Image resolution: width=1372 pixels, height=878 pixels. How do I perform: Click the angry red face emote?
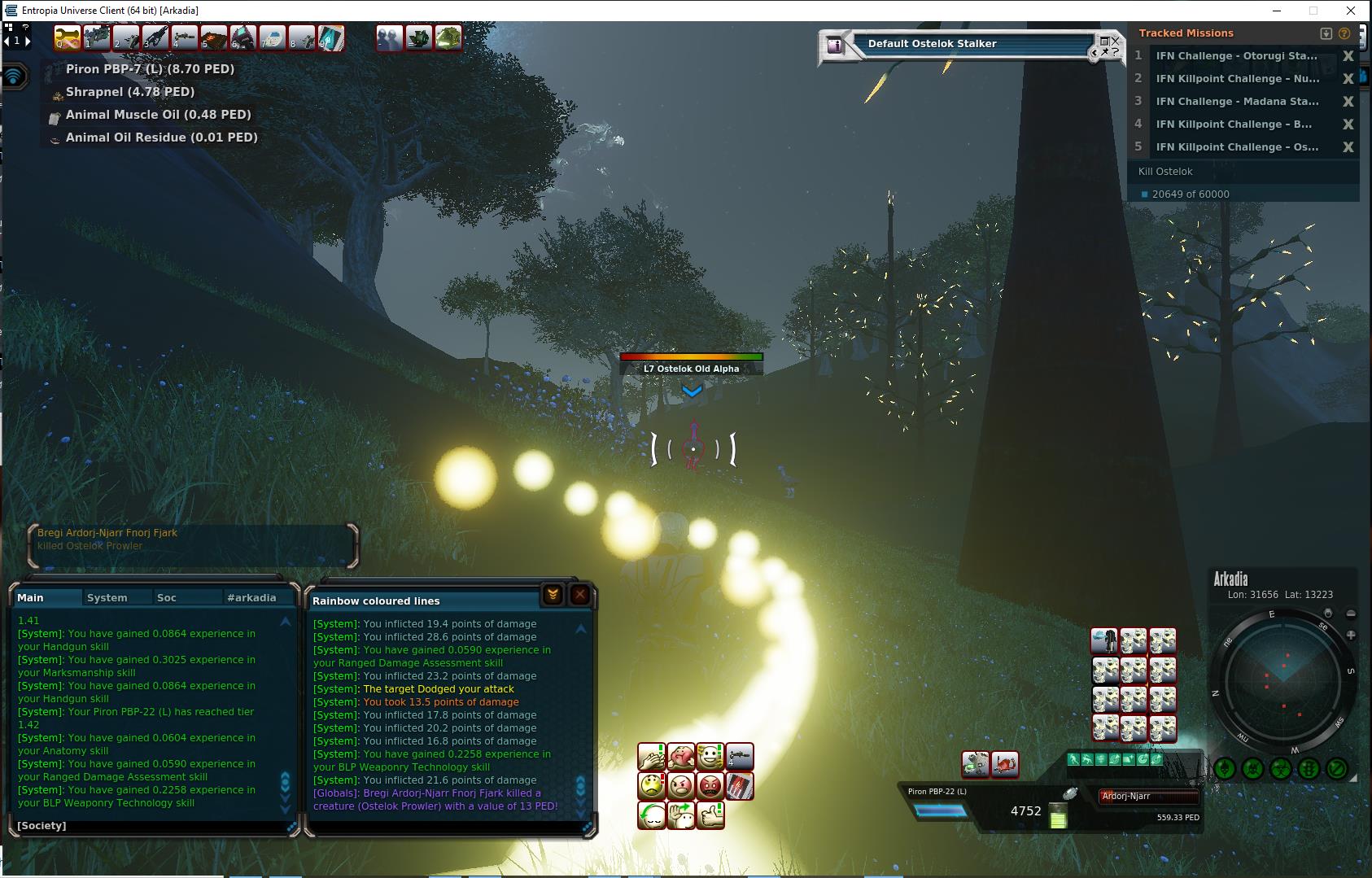click(x=710, y=786)
